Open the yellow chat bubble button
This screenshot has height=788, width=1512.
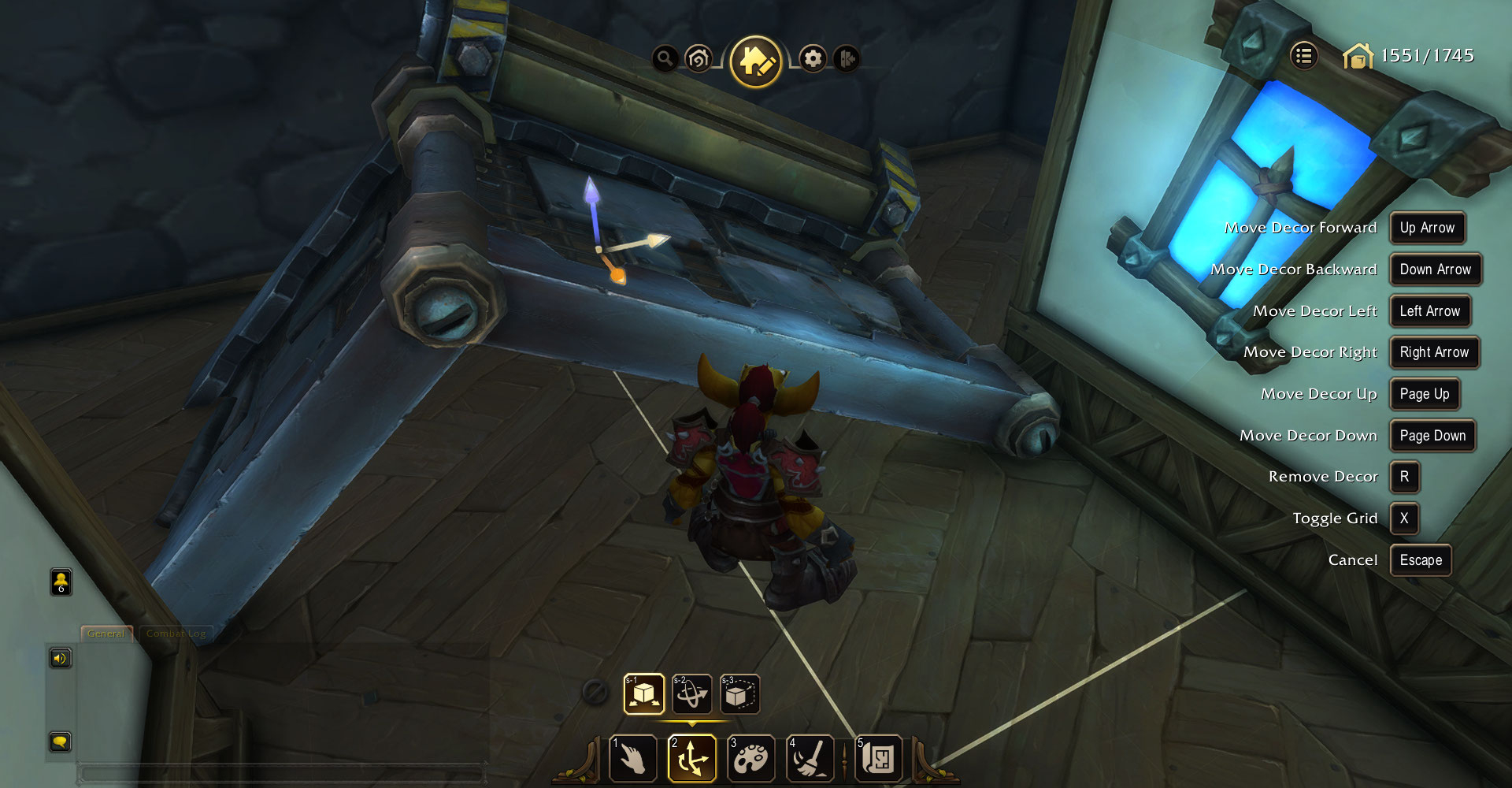coord(61,742)
